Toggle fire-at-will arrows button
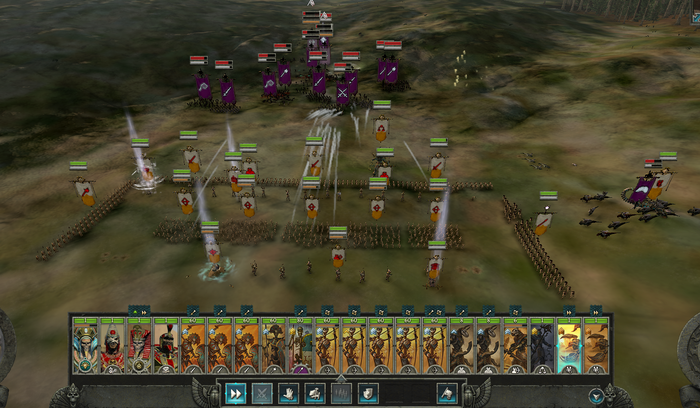This screenshot has height=408, width=700. [x=341, y=394]
